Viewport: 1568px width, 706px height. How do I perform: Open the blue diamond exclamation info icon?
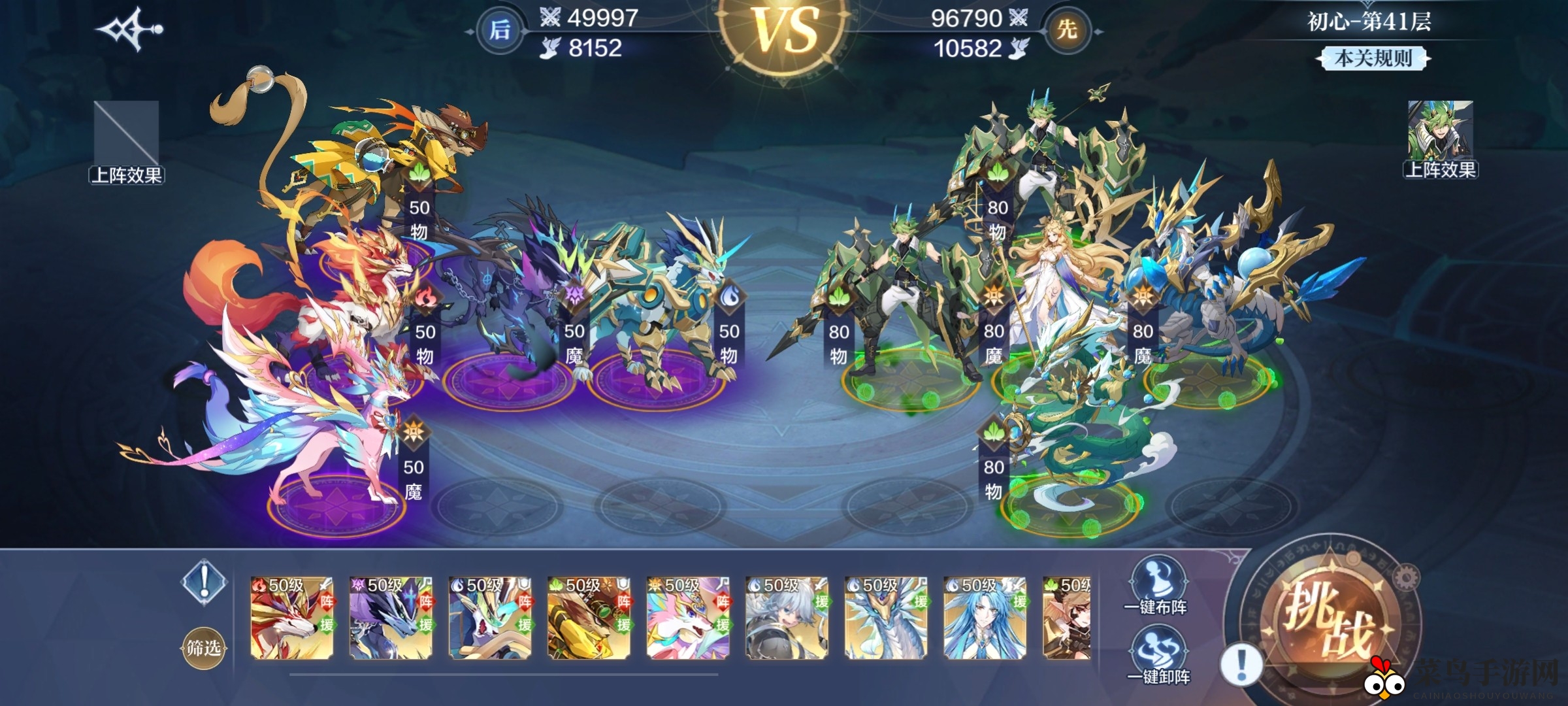tap(204, 581)
